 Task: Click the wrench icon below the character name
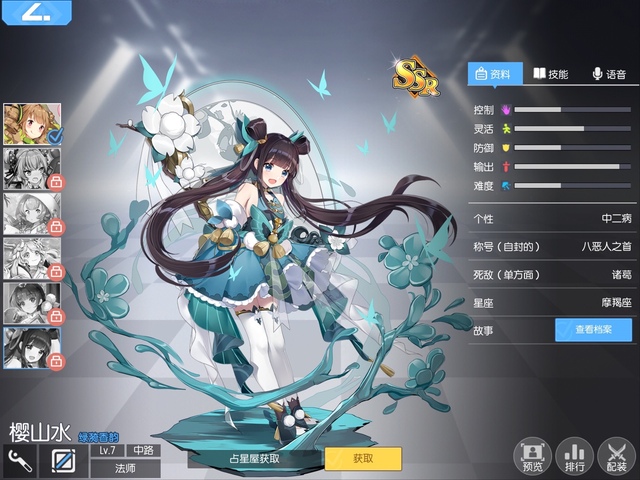(x=18, y=461)
